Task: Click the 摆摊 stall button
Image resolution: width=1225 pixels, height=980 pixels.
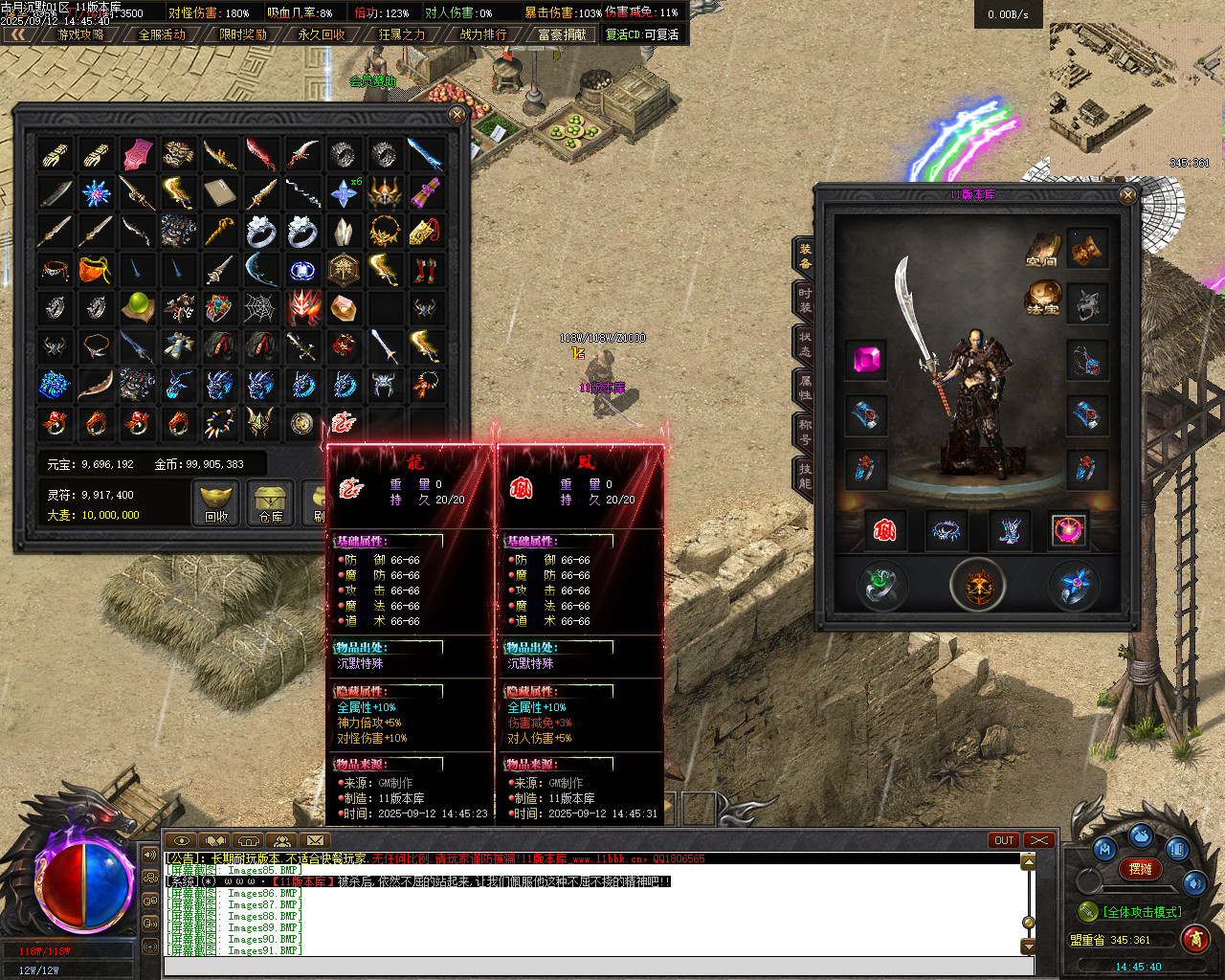Action: tap(1140, 869)
